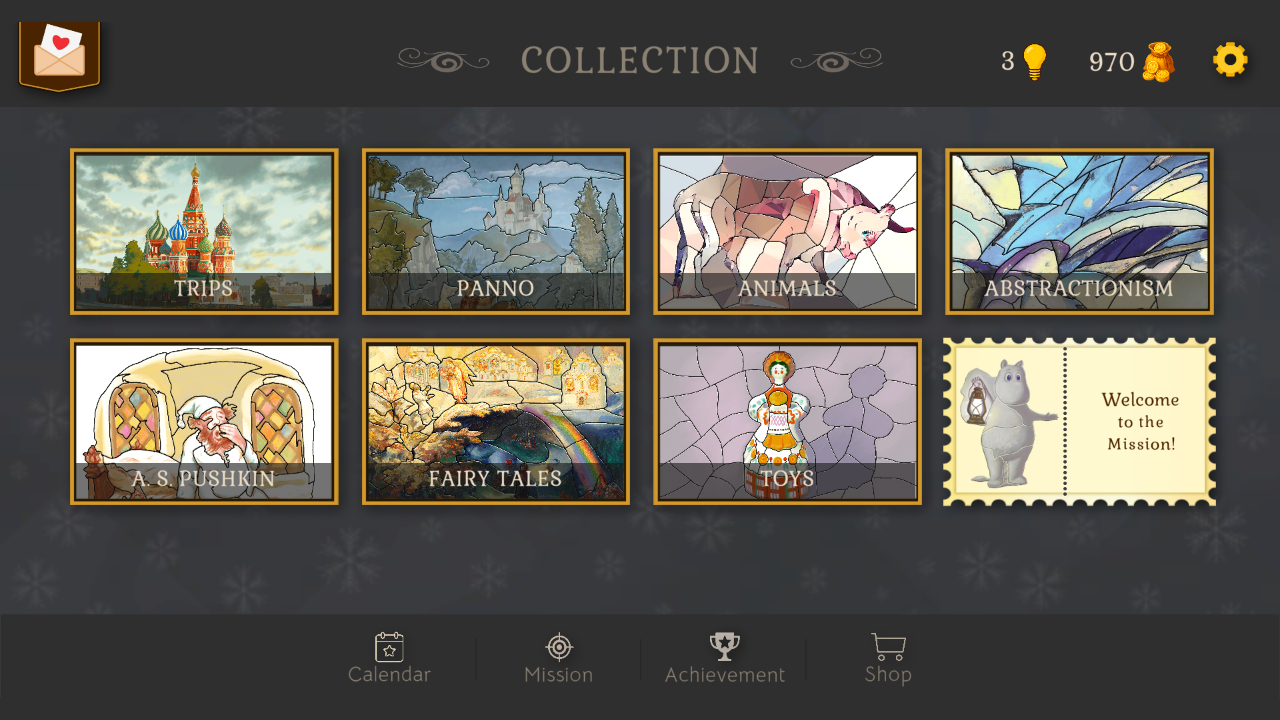This screenshot has width=1280, height=720.
Task: Open the A. S. PUSHKIN collection
Action: [204, 421]
